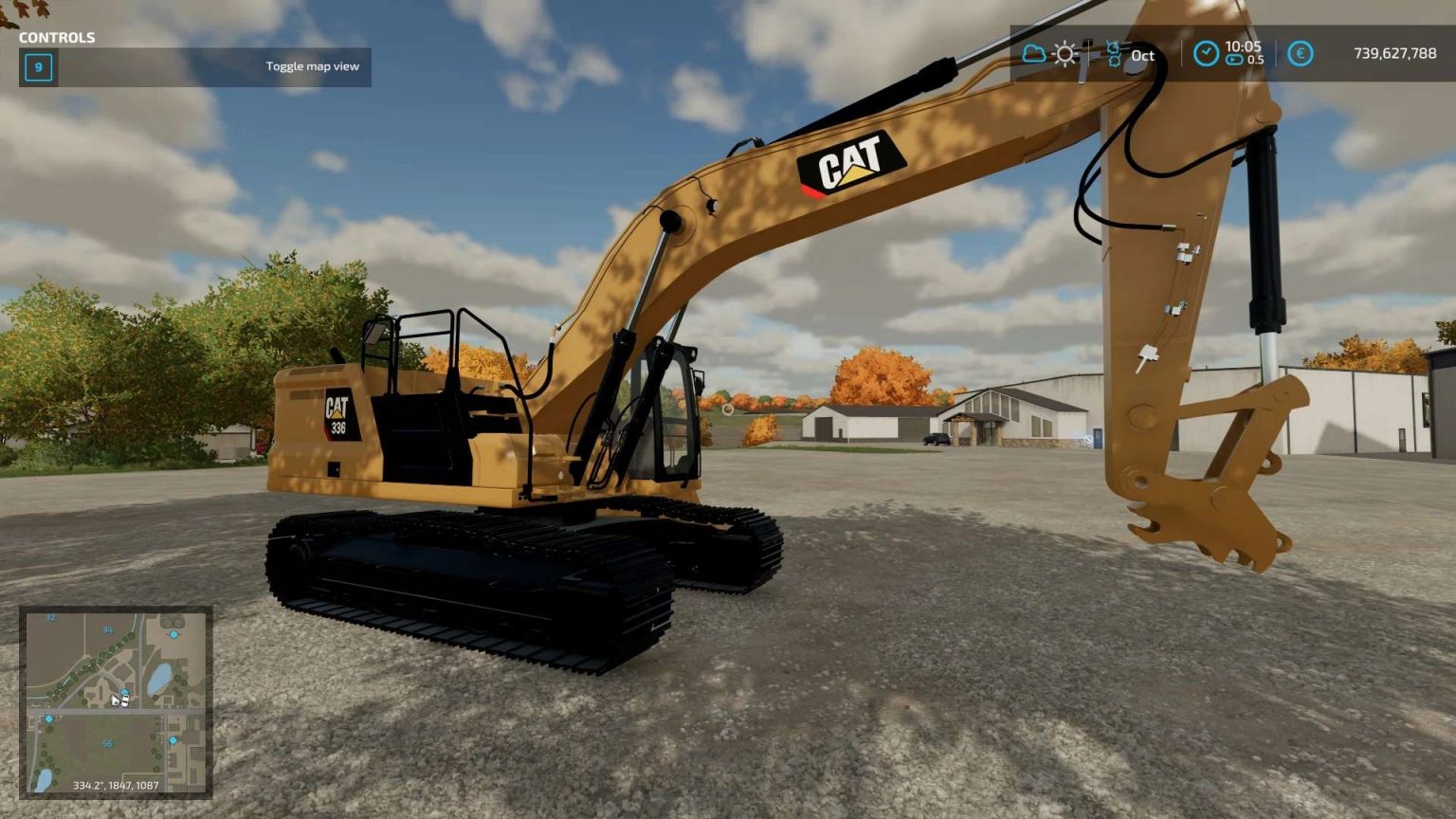The width and height of the screenshot is (1456, 819).
Task: Open the month display showing Oct
Action: point(1142,57)
